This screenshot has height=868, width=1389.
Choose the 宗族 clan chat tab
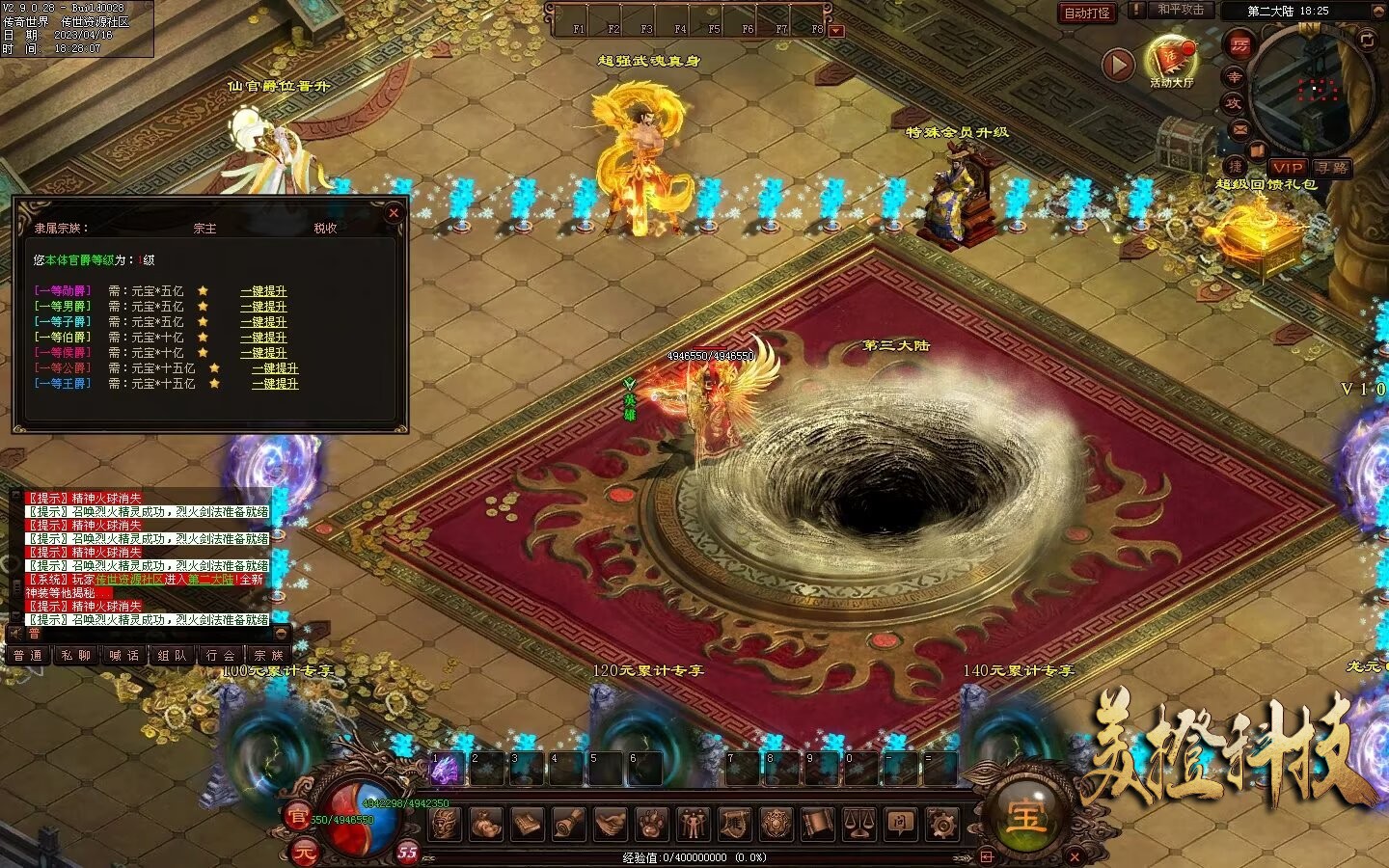(x=269, y=656)
